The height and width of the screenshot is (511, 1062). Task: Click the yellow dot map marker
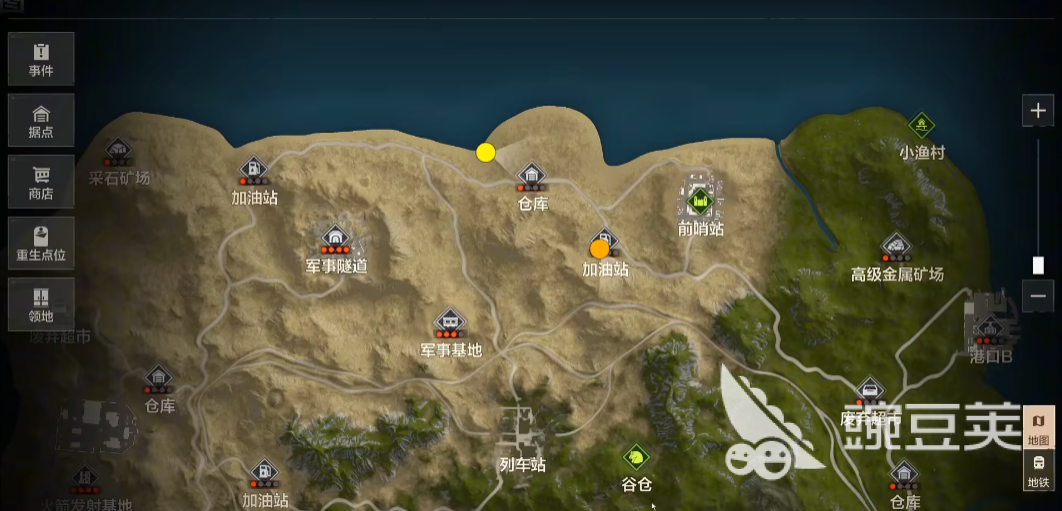click(x=486, y=152)
